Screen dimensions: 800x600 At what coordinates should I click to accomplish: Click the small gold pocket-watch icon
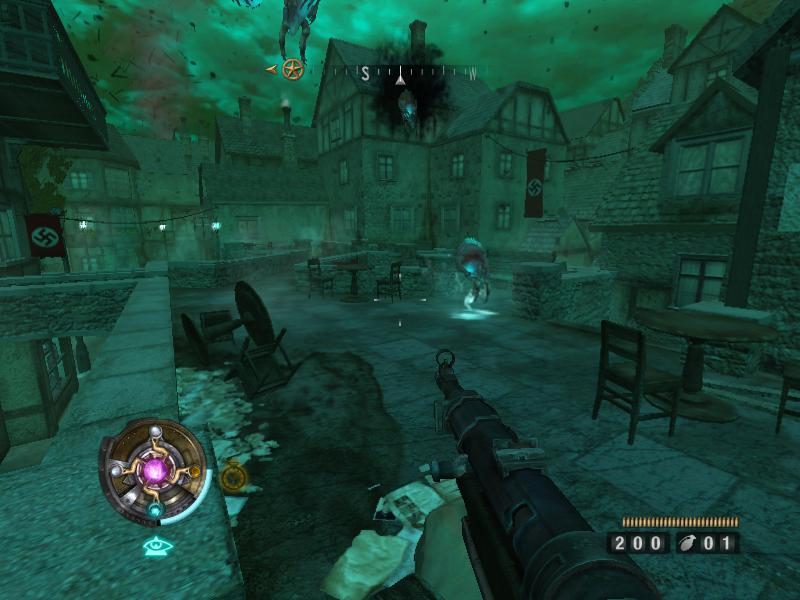[233, 476]
